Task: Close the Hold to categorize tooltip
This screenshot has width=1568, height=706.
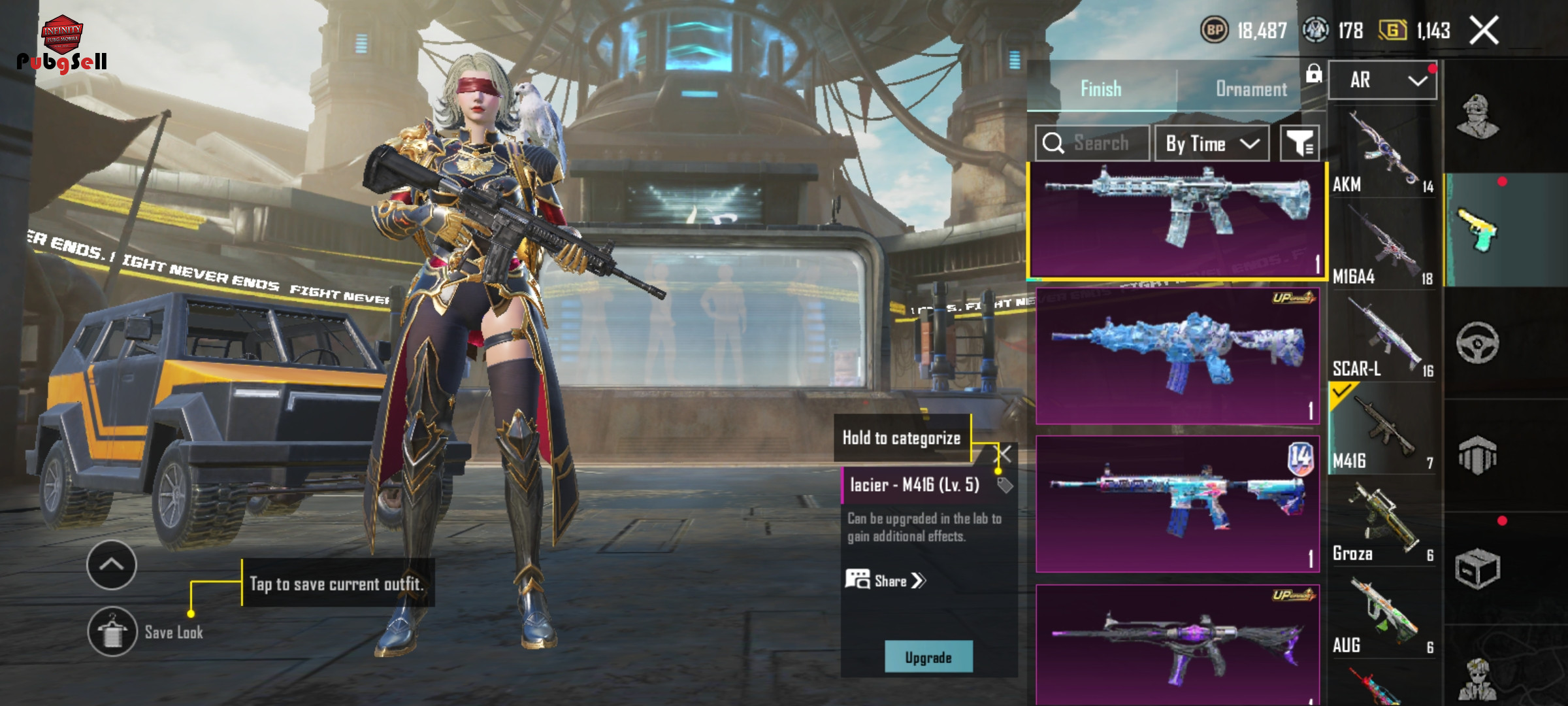Action: (1003, 454)
